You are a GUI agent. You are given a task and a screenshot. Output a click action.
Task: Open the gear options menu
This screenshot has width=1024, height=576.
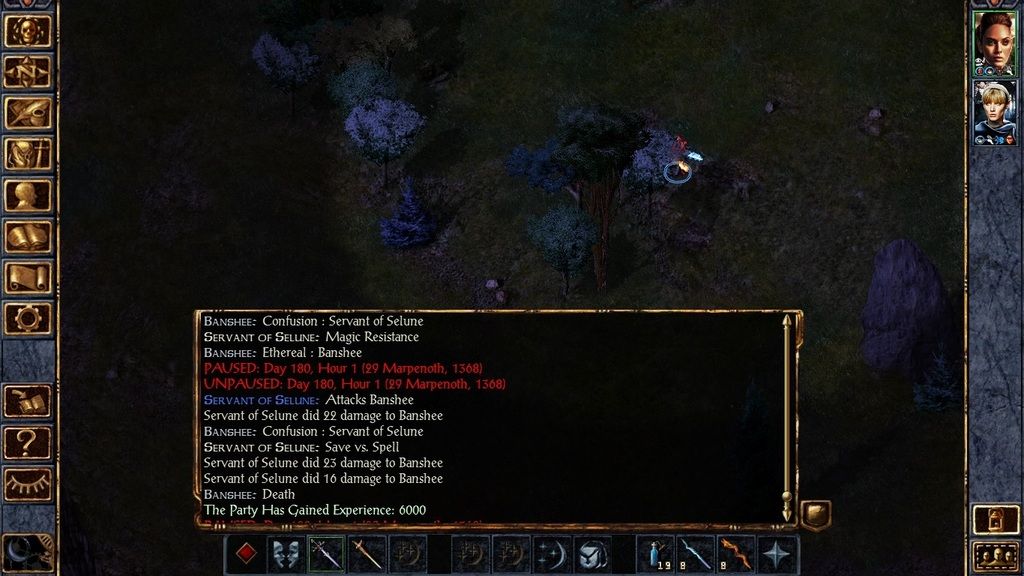pos(28,318)
